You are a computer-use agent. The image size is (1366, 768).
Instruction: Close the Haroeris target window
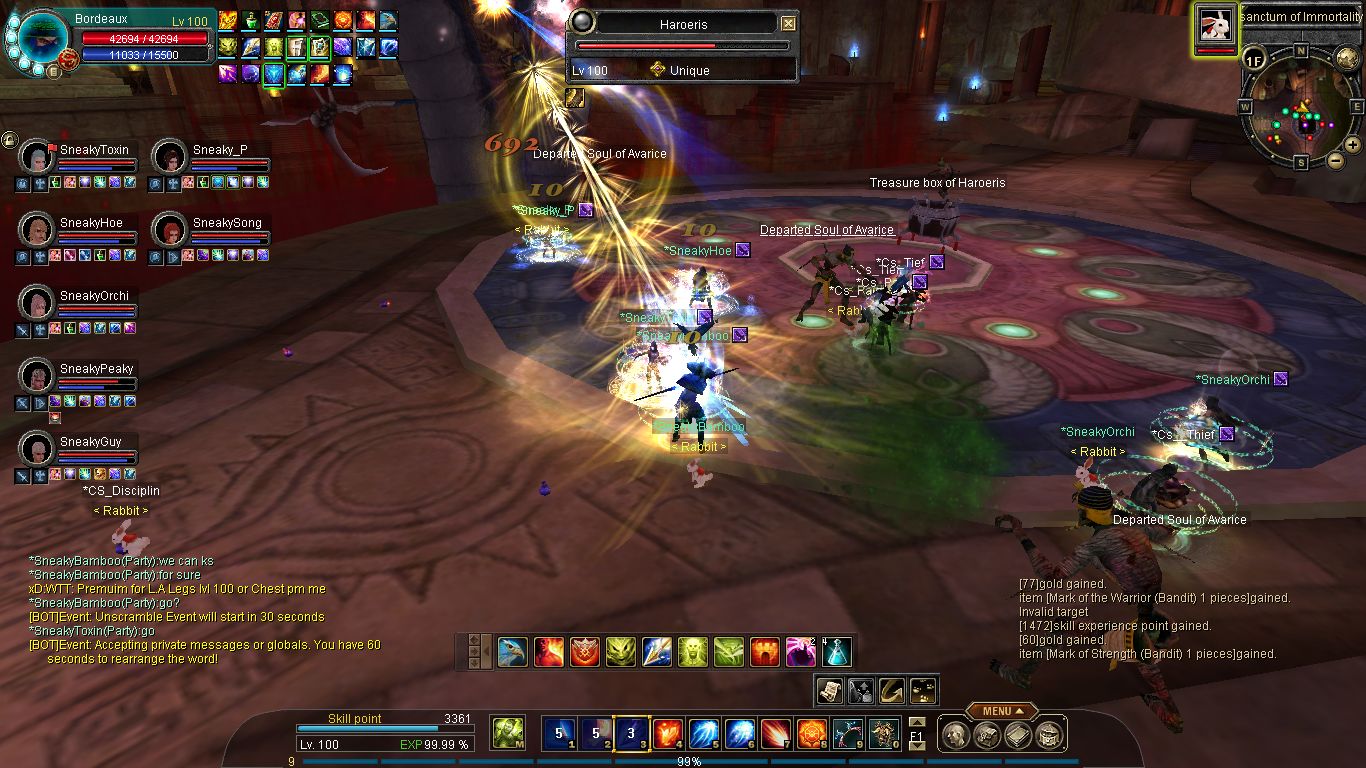[x=788, y=23]
